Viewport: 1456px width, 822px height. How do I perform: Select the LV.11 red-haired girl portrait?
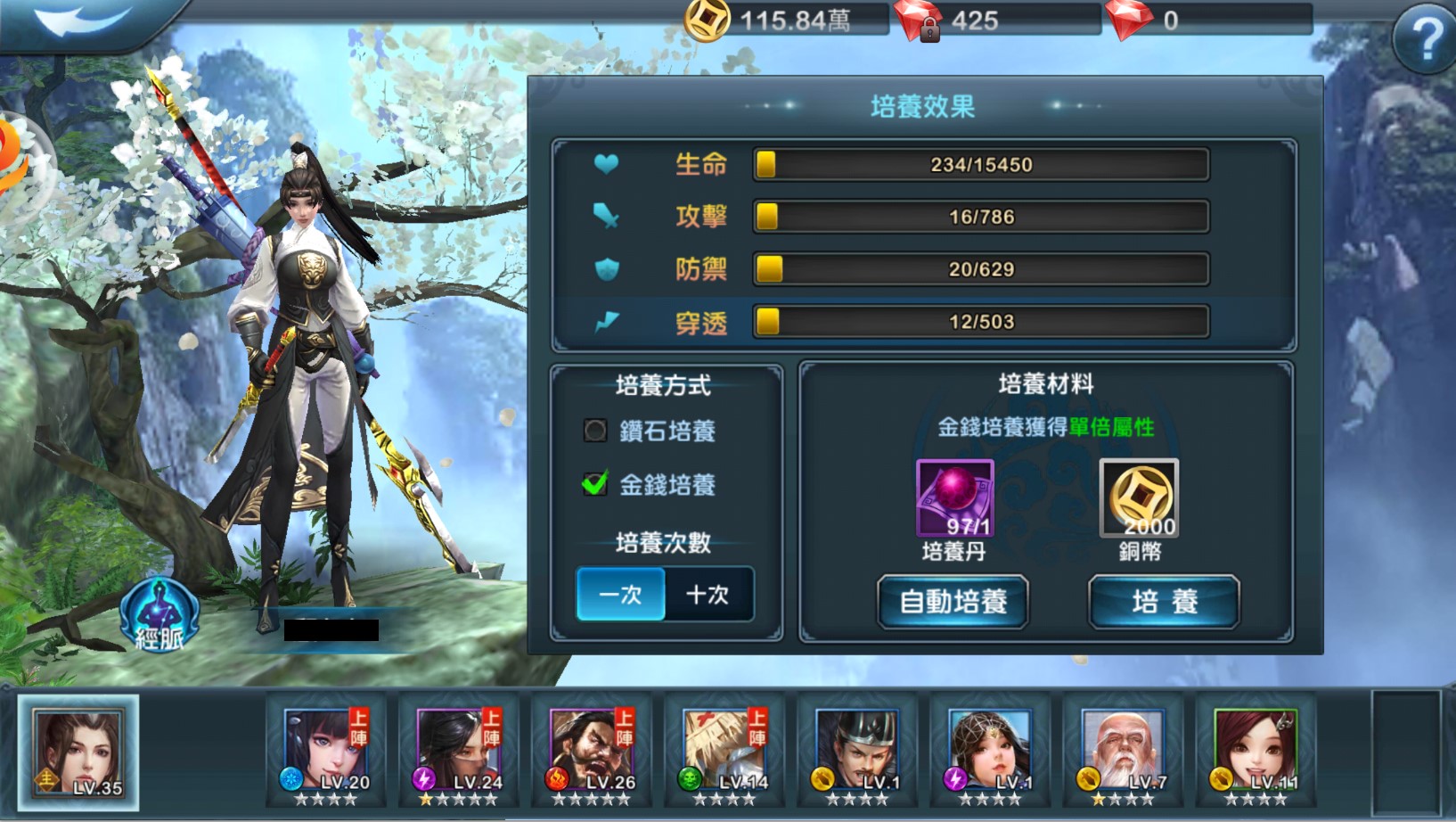point(1256,752)
